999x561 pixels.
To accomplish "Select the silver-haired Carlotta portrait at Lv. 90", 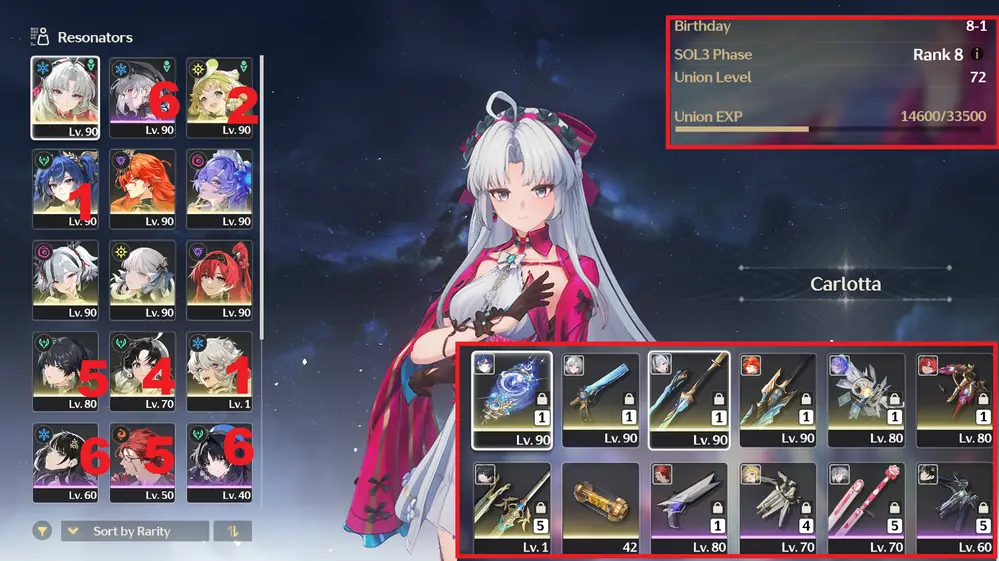I will click(x=65, y=96).
